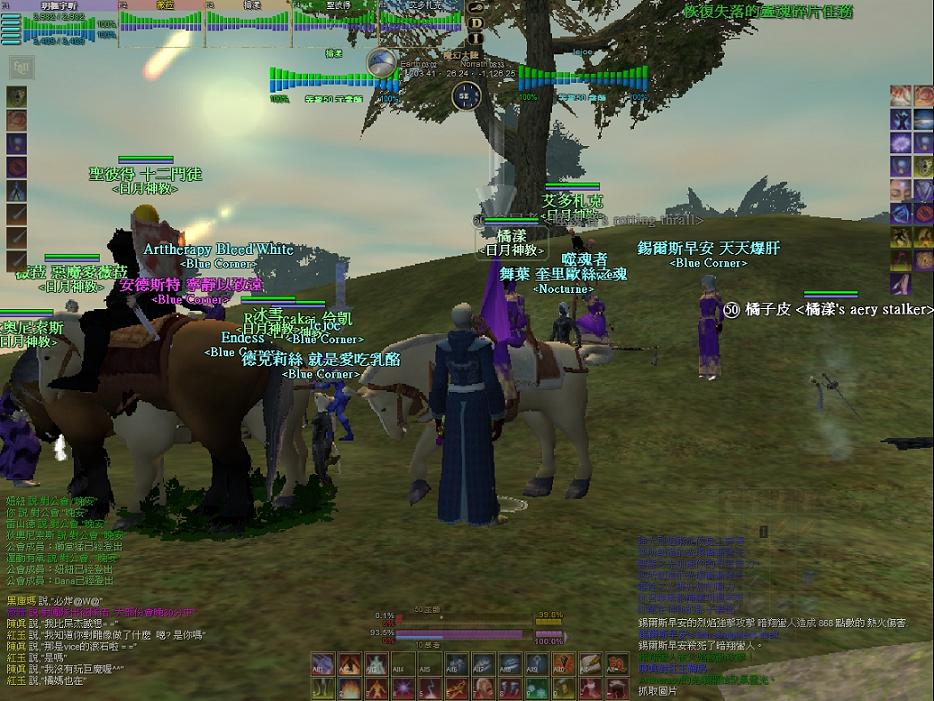Open the D button near the clock
The height and width of the screenshot is (701, 934).
coord(476,22)
